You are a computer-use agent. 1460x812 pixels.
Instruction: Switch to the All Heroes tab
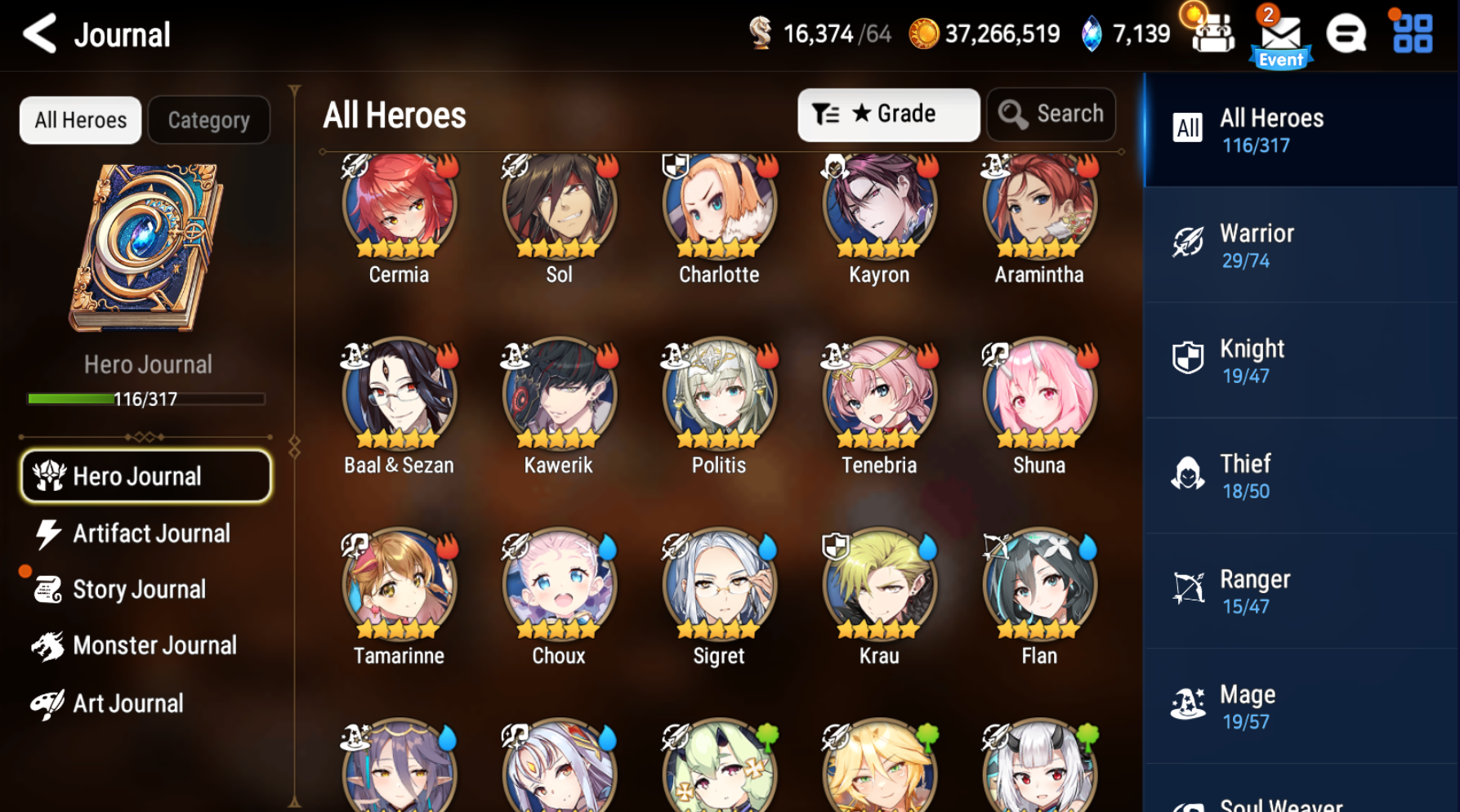(x=79, y=119)
